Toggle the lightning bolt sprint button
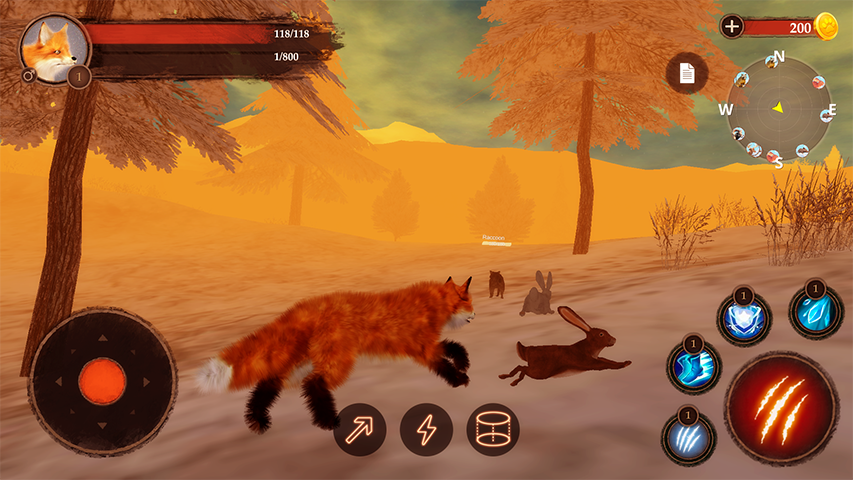Viewport: 853px width, 480px height. click(427, 430)
